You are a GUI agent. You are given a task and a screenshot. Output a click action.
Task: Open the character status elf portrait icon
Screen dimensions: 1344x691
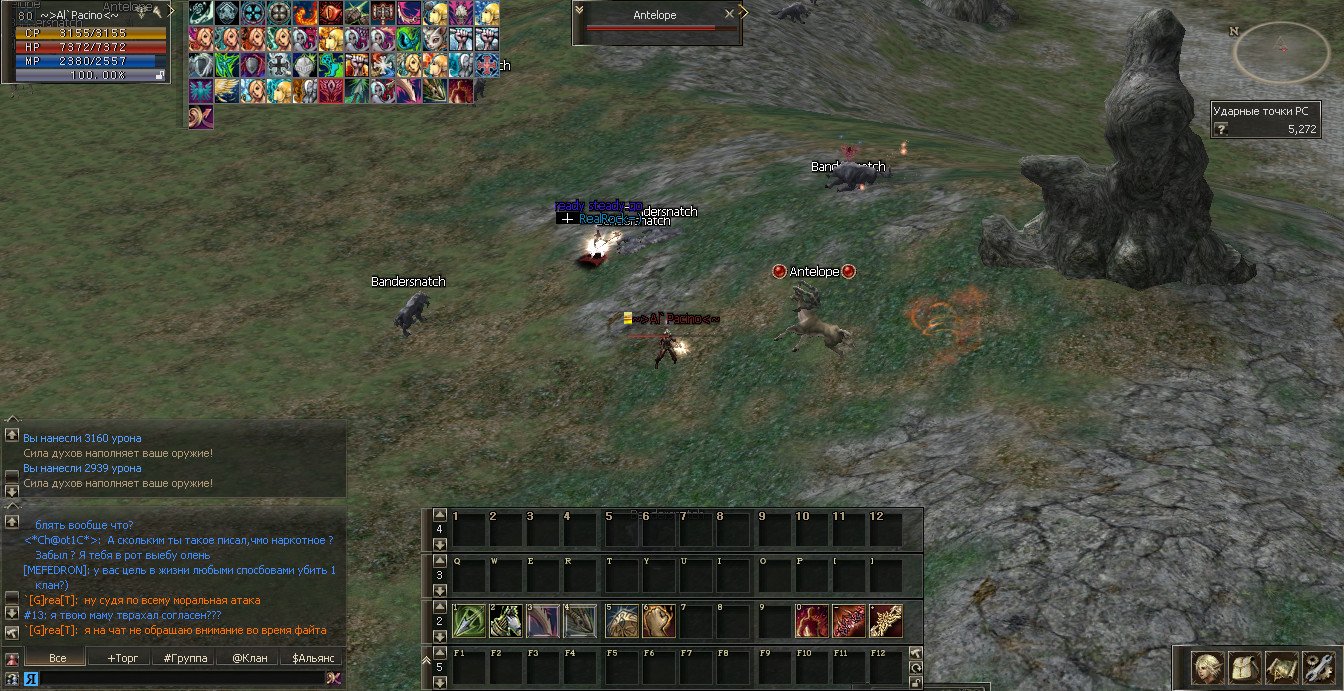[1208, 667]
